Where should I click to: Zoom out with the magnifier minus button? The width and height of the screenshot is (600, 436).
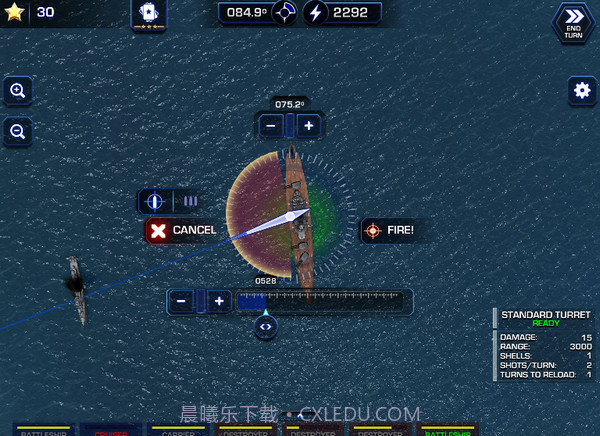coord(19,130)
